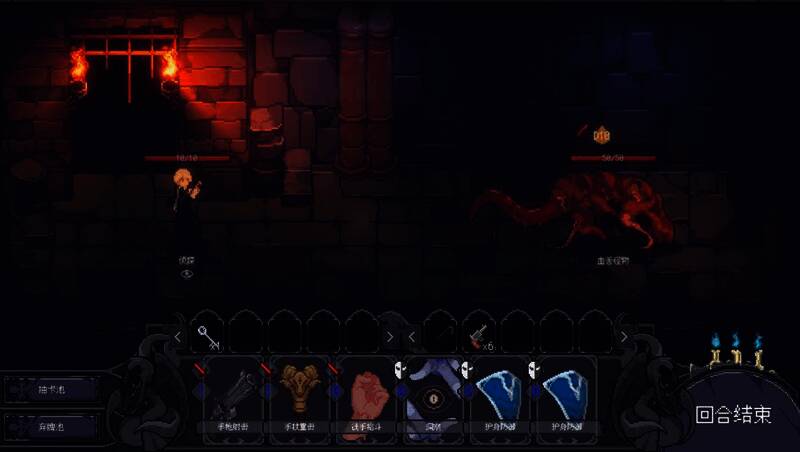Play the 洞察 eye card
This screenshot has width=800, height=452.
(x=432, y=395)
